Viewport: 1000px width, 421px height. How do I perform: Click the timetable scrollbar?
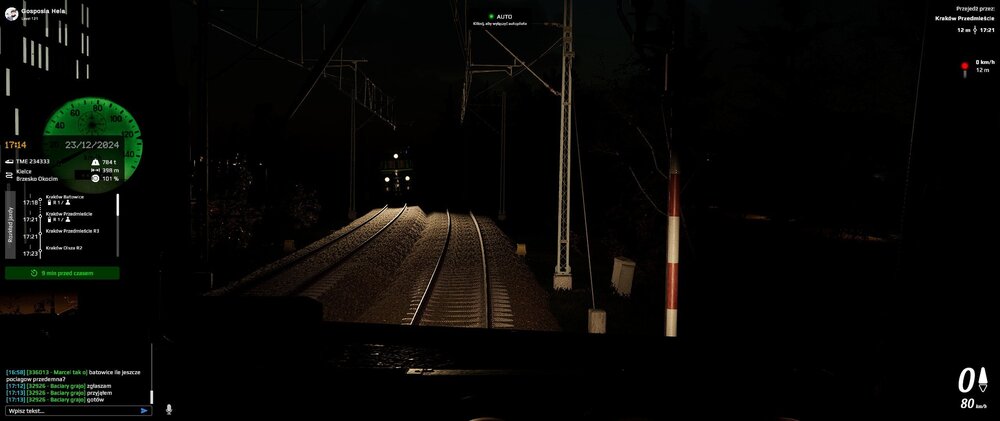coord(118,206)
